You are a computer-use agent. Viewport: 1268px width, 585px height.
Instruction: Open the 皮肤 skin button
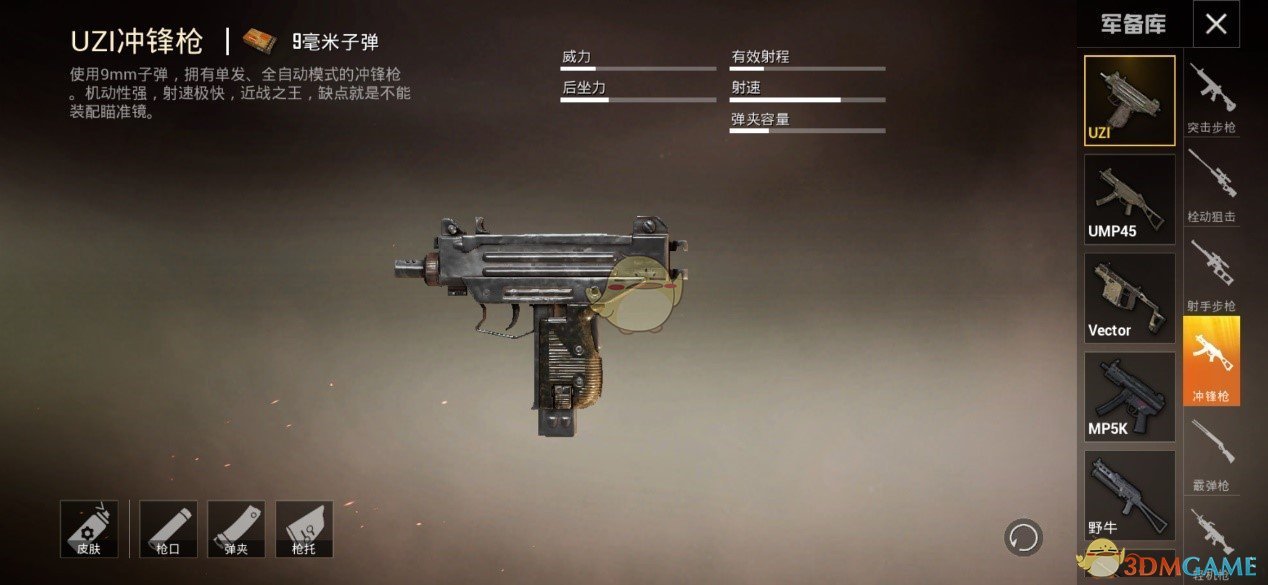tap(89, 529)
